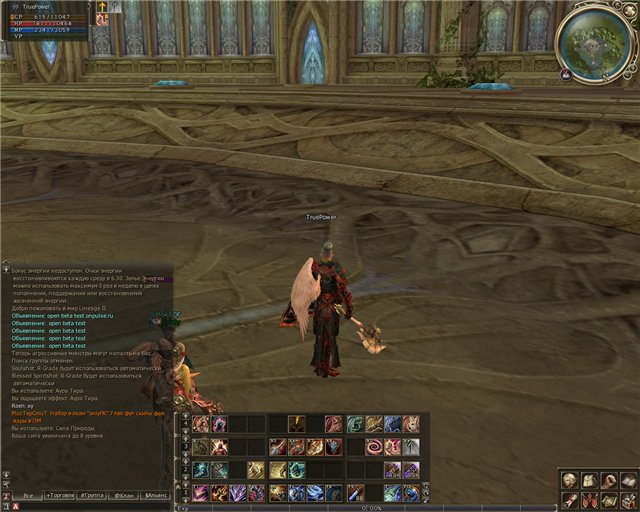Open the skills book icon
The image size is (640, 512).
tap(628, 482)
